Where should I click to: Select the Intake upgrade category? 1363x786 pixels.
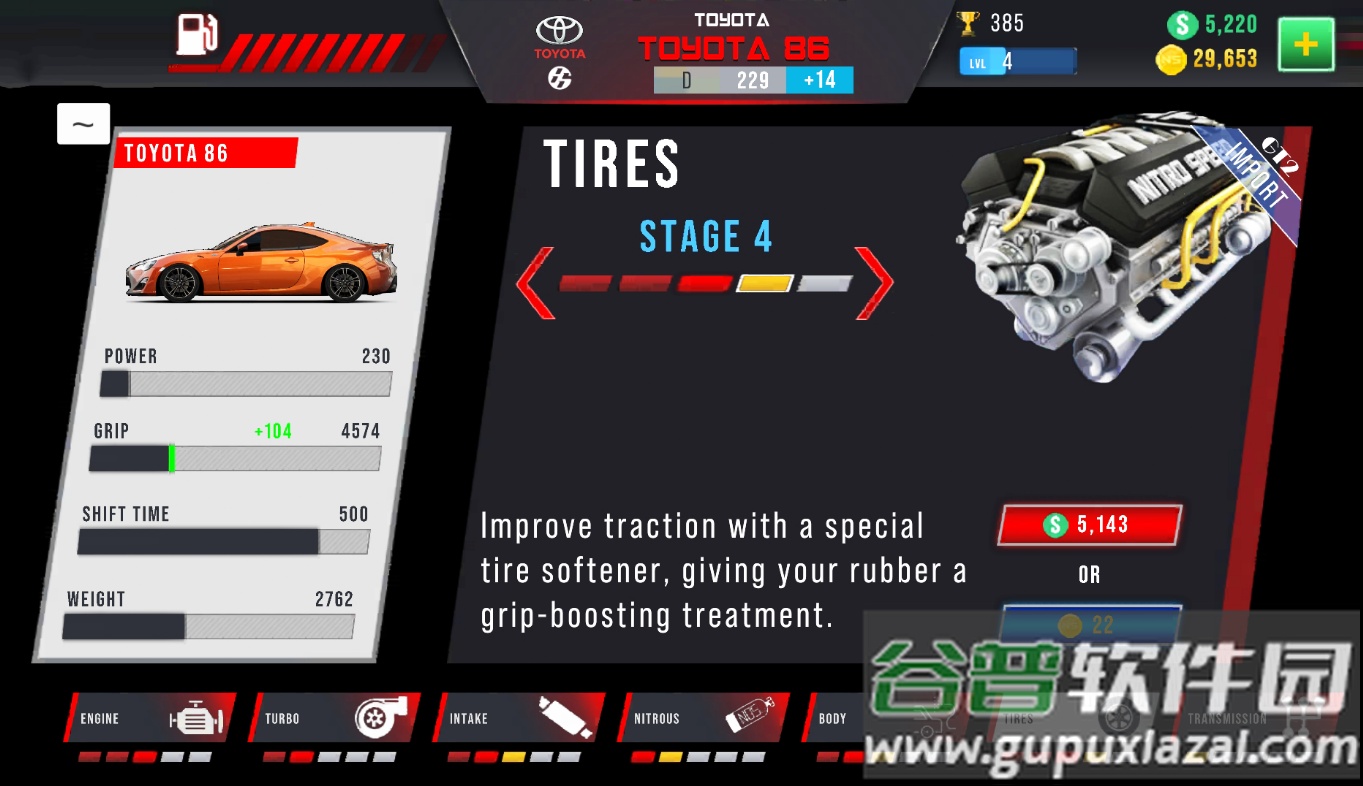click(x=519, y=718)
